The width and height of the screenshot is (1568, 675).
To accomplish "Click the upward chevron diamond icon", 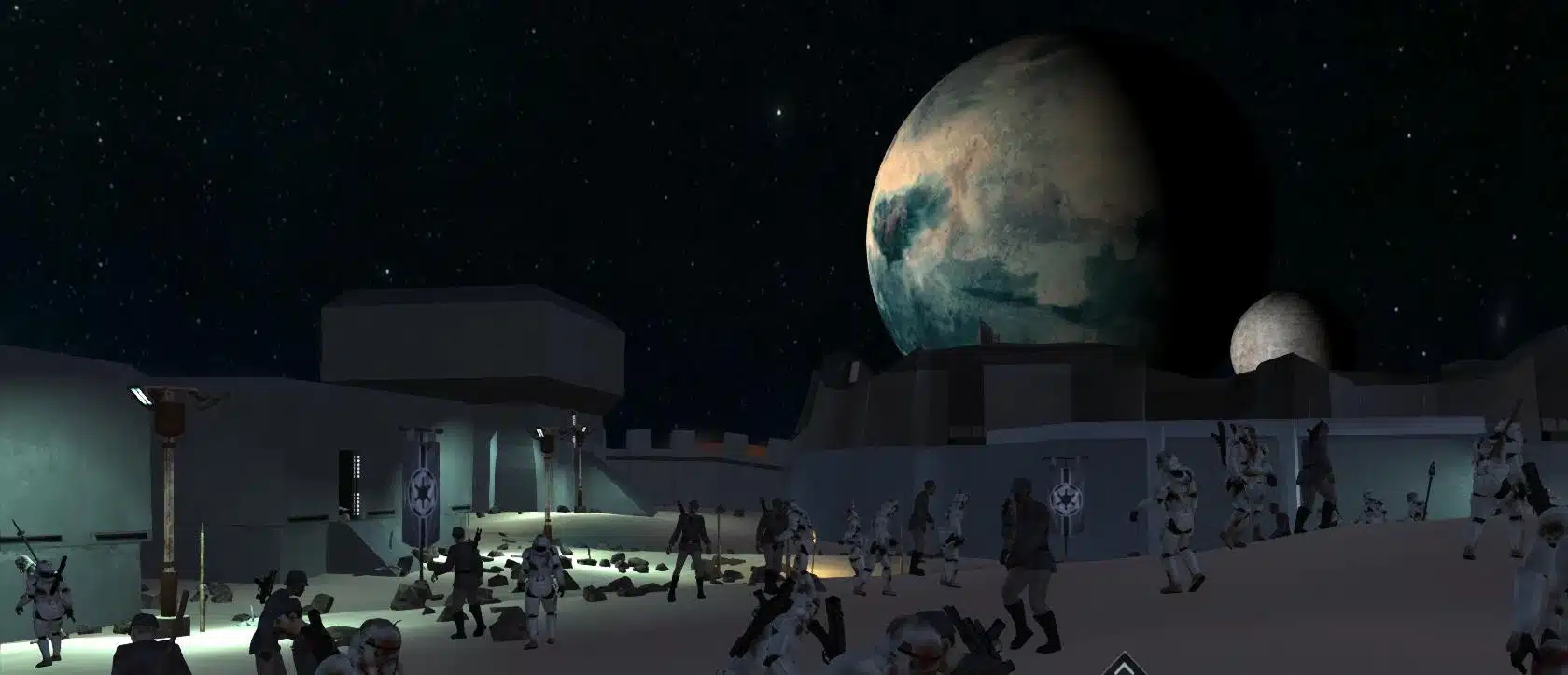I will point(1126,666).
